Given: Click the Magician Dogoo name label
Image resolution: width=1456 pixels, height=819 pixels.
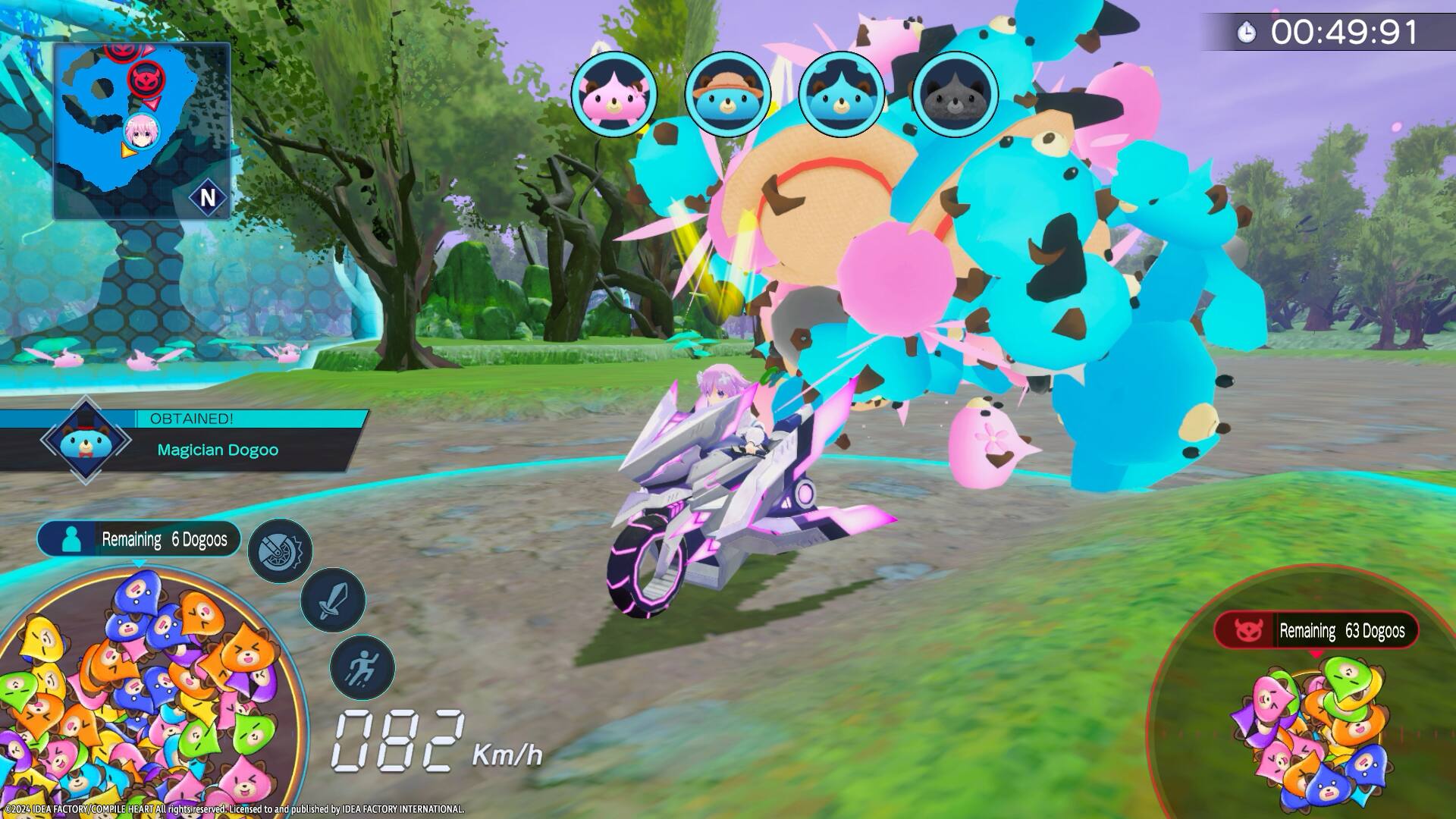Looking at the screenshot, I should click(x=218, y=450).
